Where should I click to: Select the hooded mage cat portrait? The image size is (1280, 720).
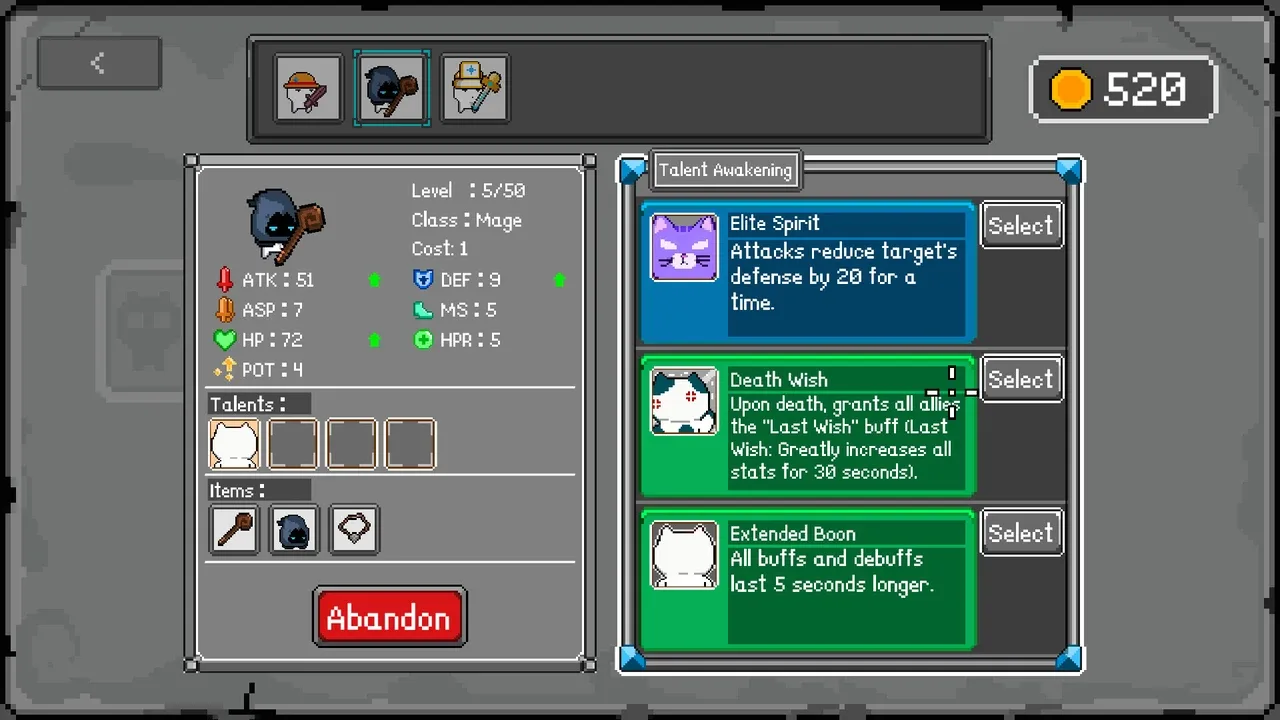392,89
